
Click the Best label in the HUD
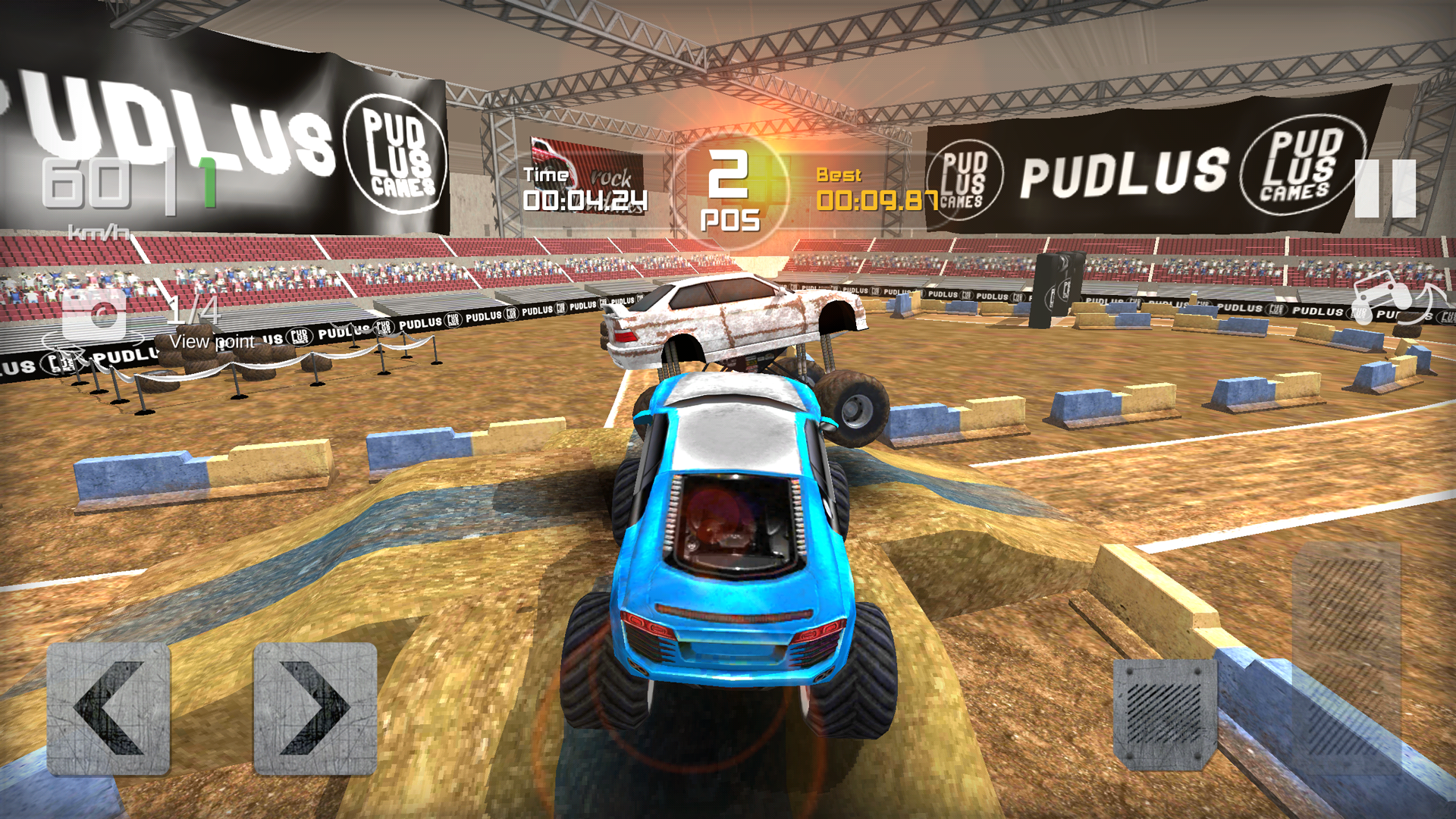point(839,174)
